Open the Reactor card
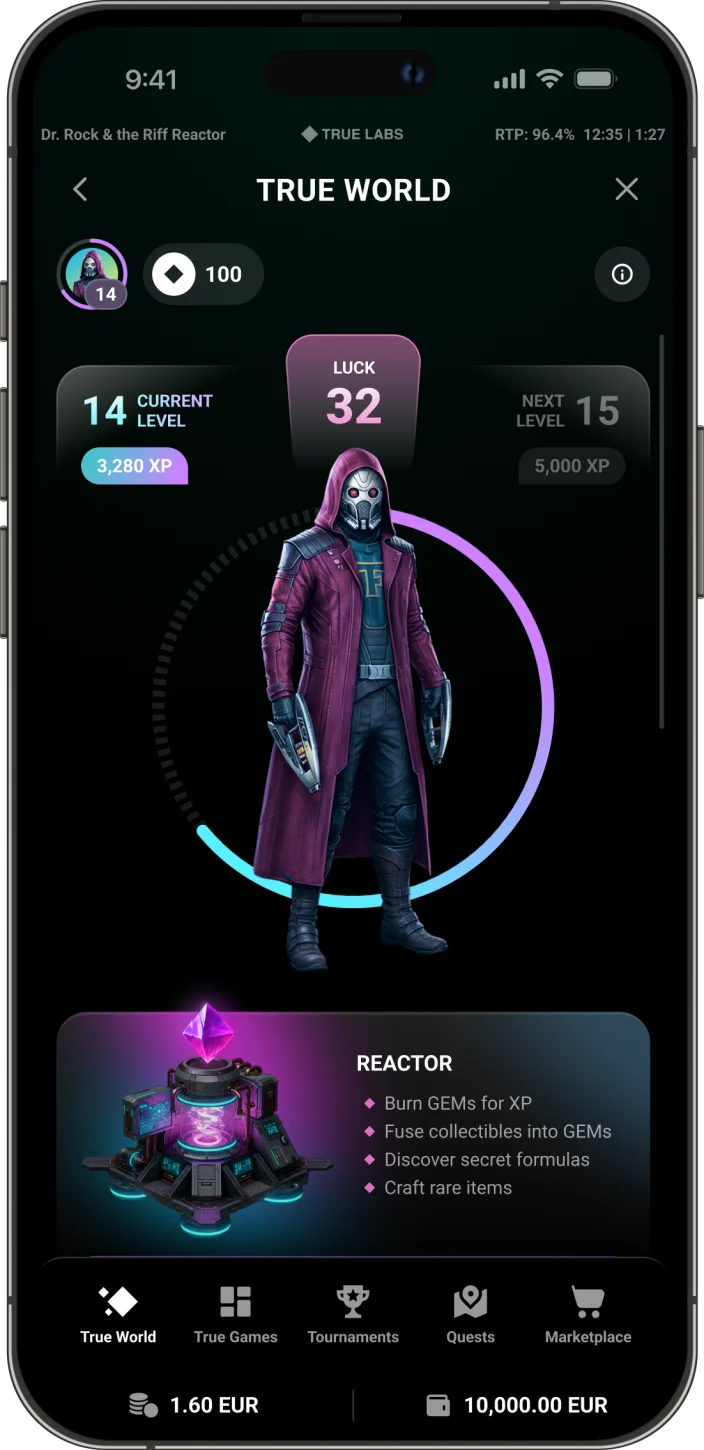The height and width of the screenshot is (1450, 704). 353,1130
